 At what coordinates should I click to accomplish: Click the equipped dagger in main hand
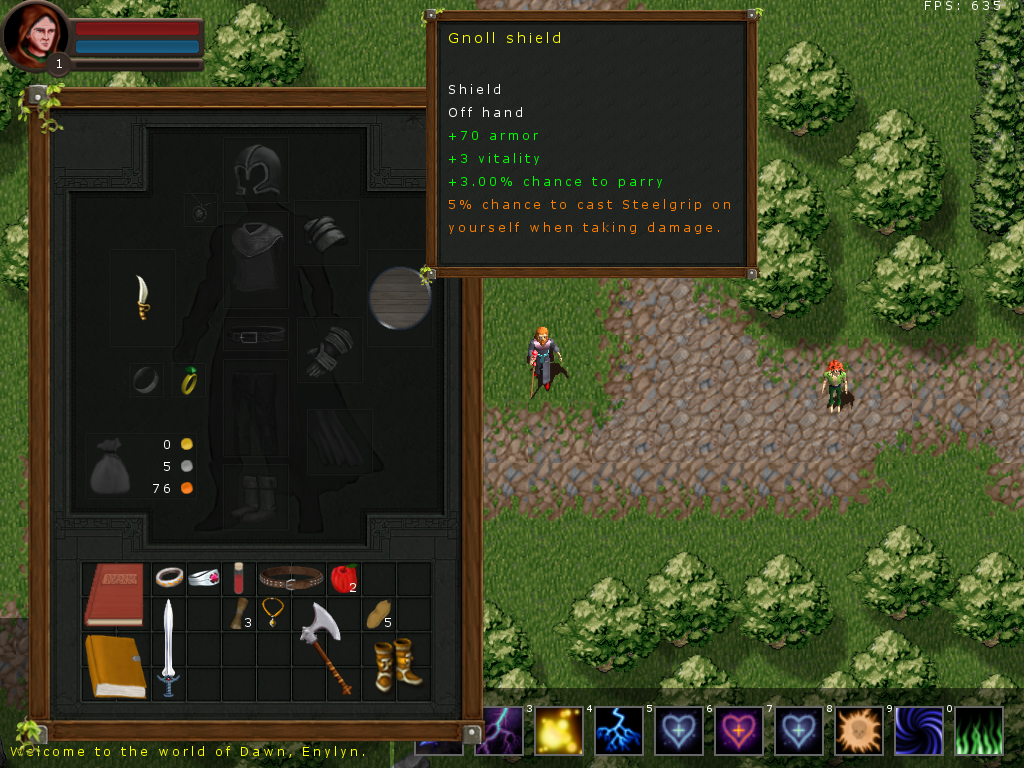(x=144, y=297)
